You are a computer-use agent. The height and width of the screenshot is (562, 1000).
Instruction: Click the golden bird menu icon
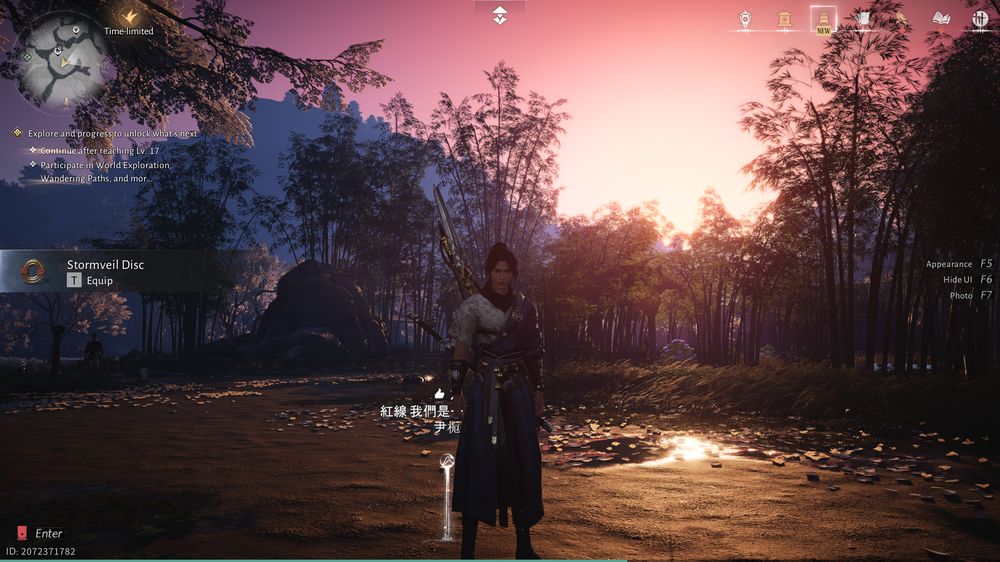[x=900, y=19]
